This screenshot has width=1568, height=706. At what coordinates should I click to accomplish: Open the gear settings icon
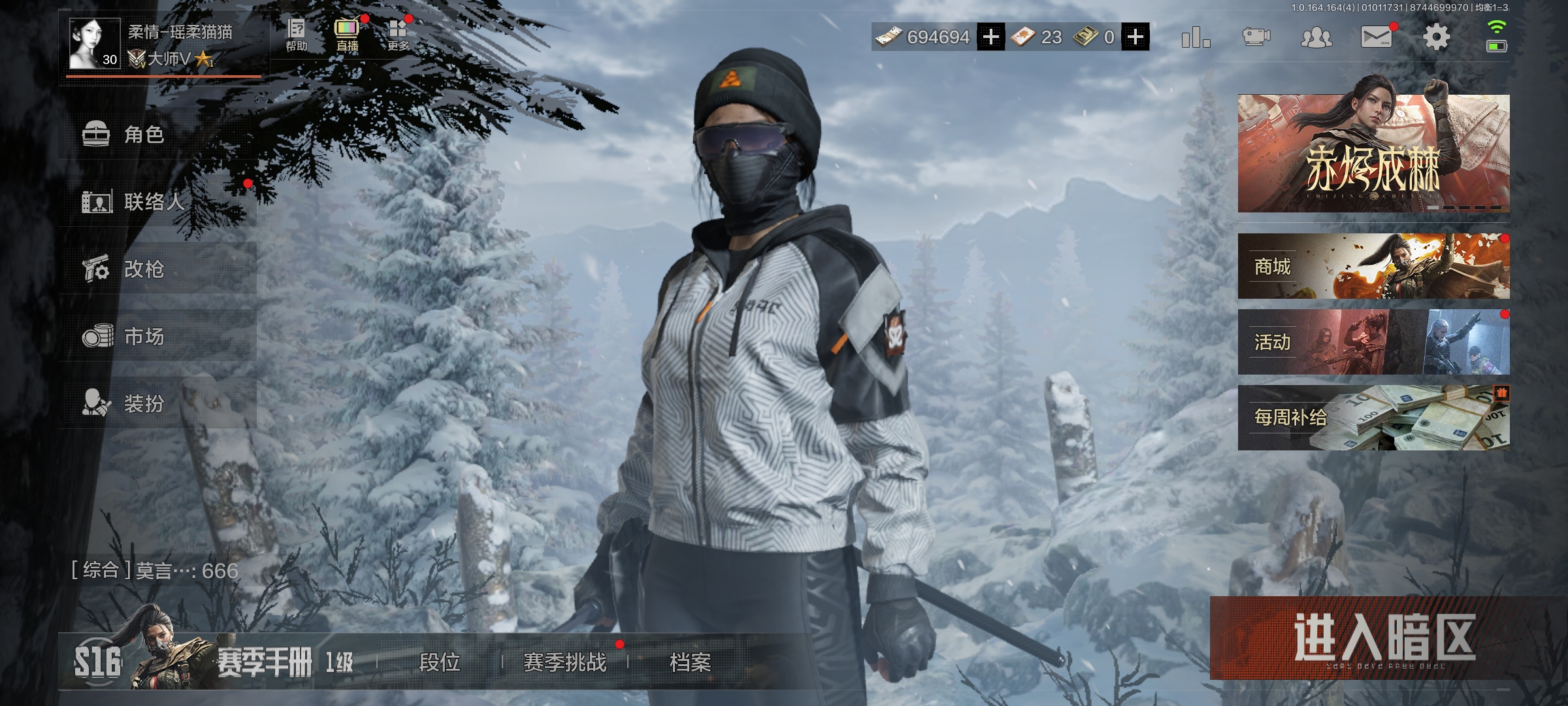point(1436,37)
